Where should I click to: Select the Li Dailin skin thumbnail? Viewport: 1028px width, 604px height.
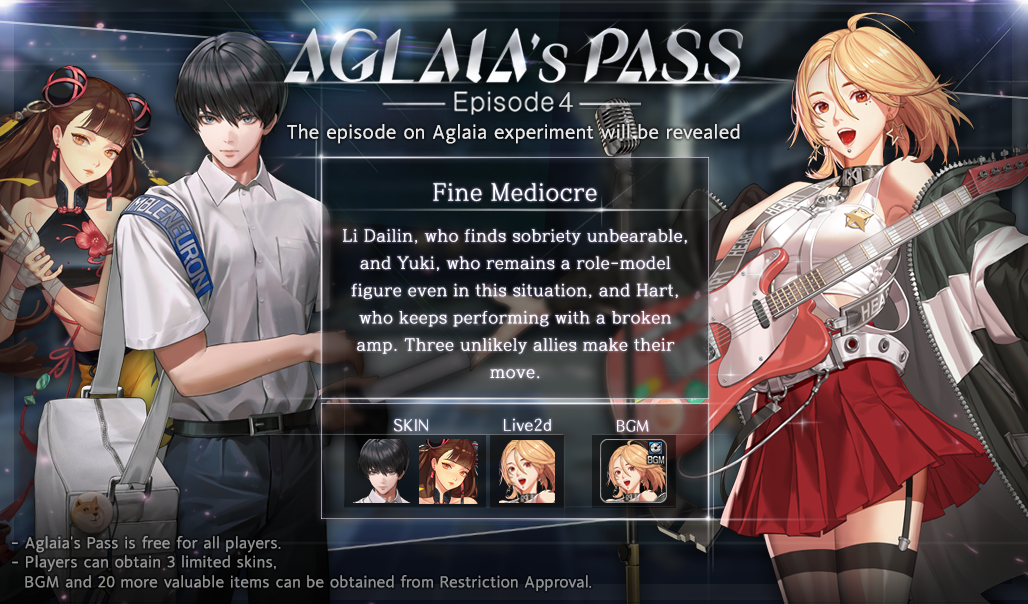(447, 470)
